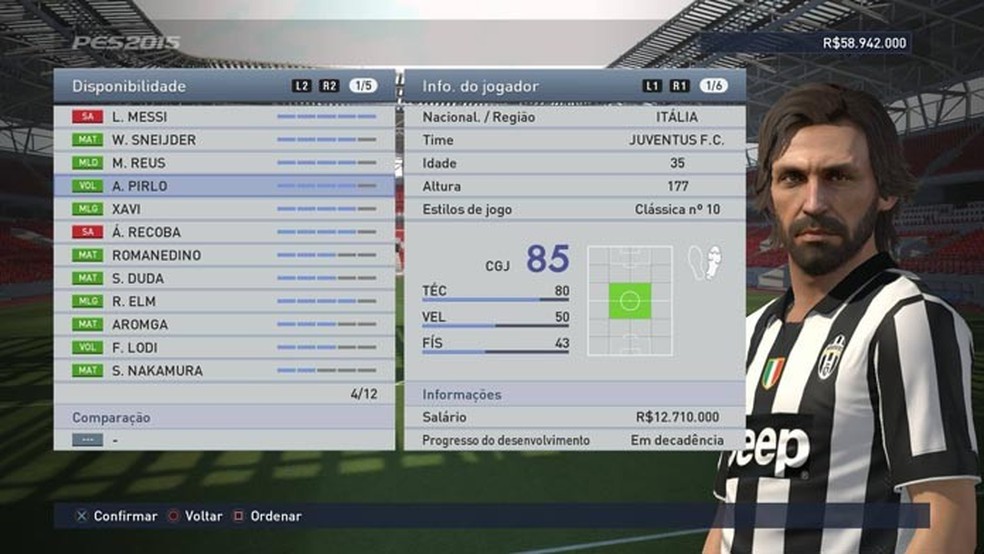Pick R. Elm from the availability list
Screen dimensions: 984x554
click(225, 301)
